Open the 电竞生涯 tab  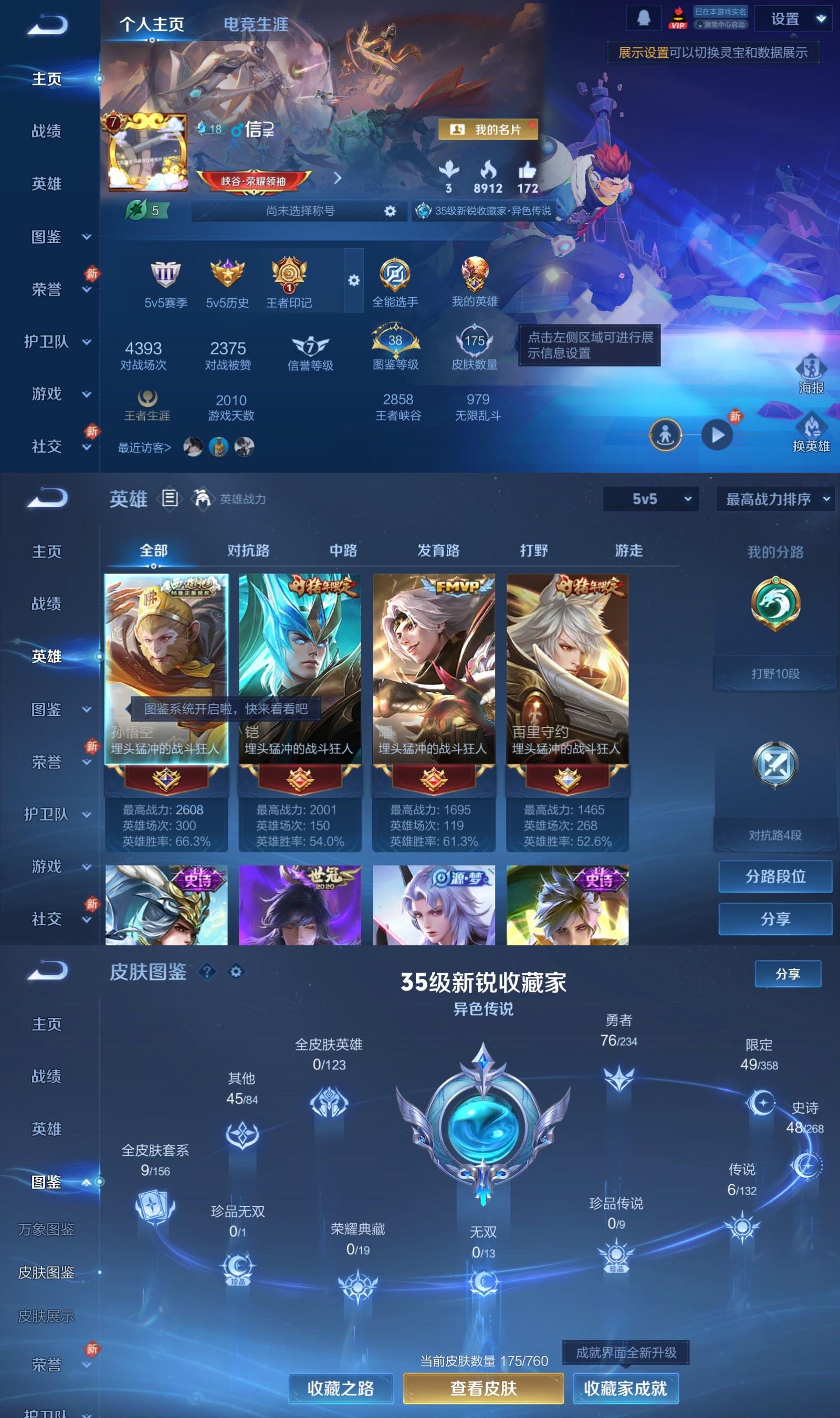[256, 25]
